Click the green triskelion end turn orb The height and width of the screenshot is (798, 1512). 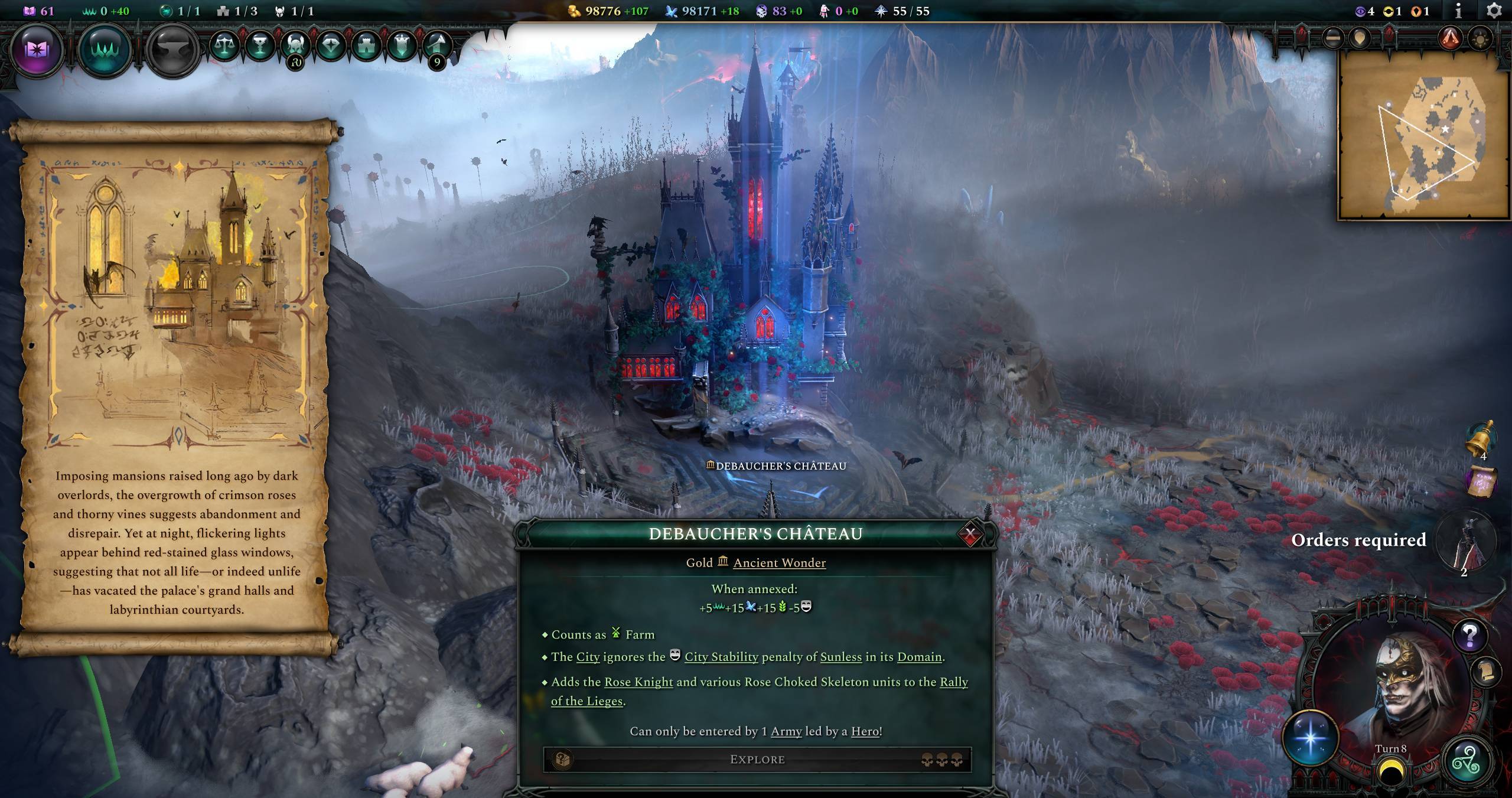click(x=1467, y=763)
